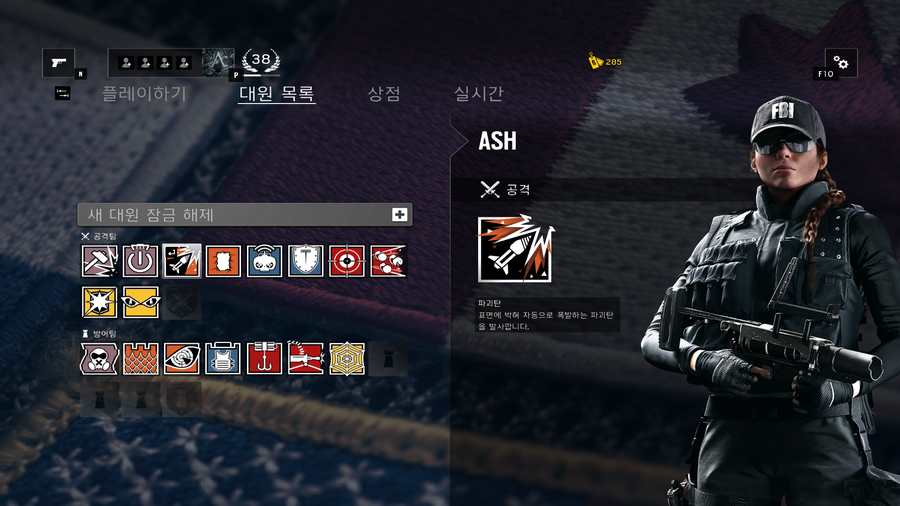Select Smoke's gas mask operator icon
Screen dimensions: 900x506
[100, 358]
